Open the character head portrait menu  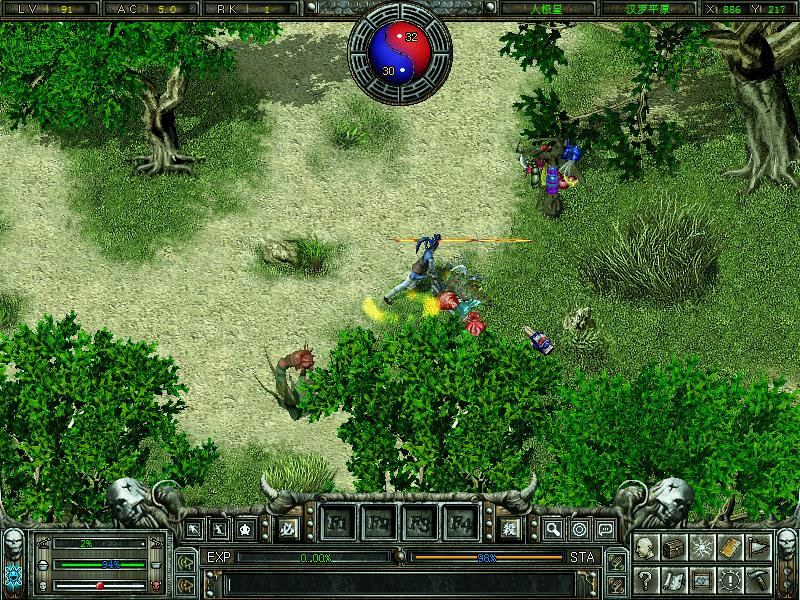click(645, 549)
